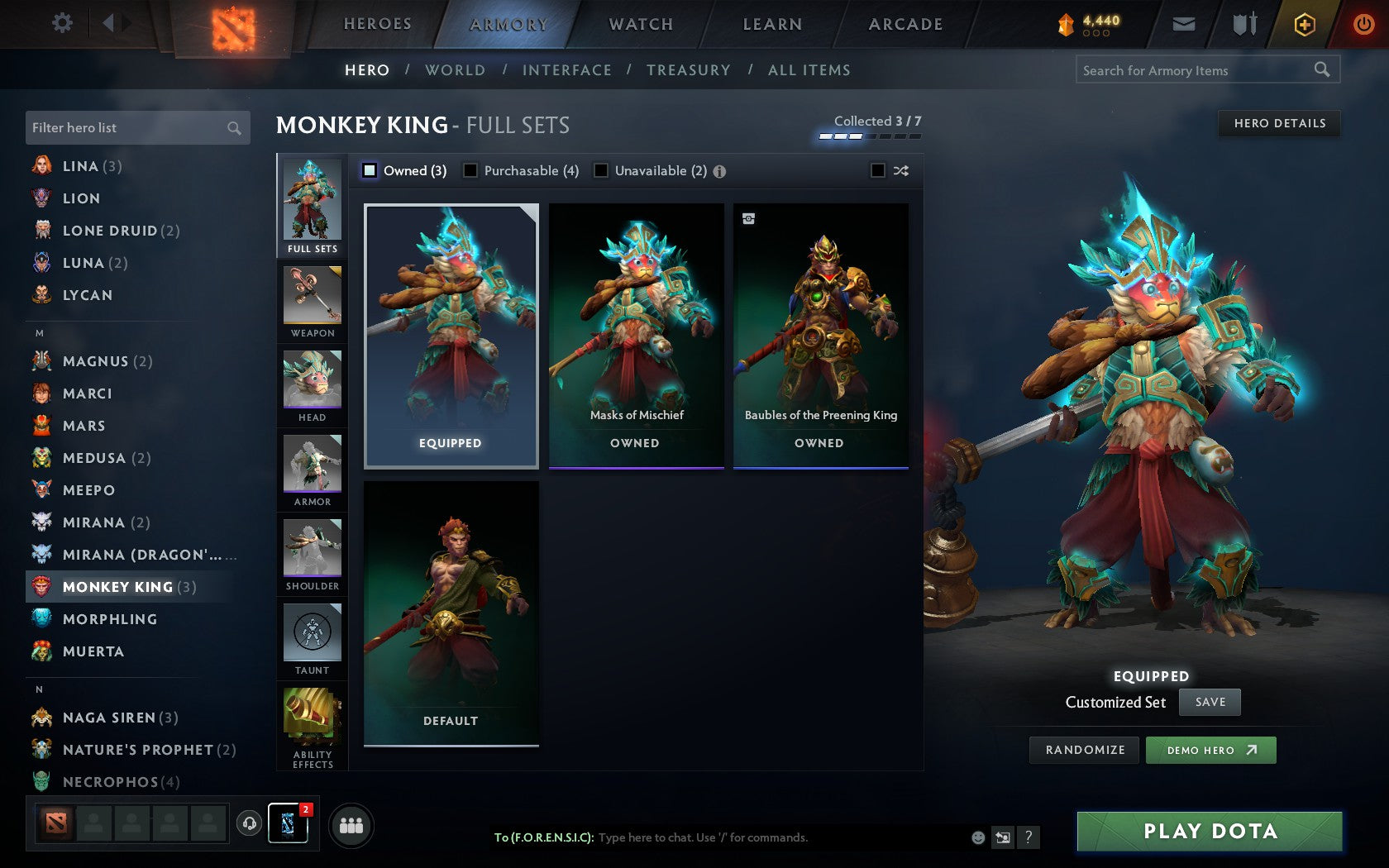Click the mail notifications icon

pos(1184,24)
